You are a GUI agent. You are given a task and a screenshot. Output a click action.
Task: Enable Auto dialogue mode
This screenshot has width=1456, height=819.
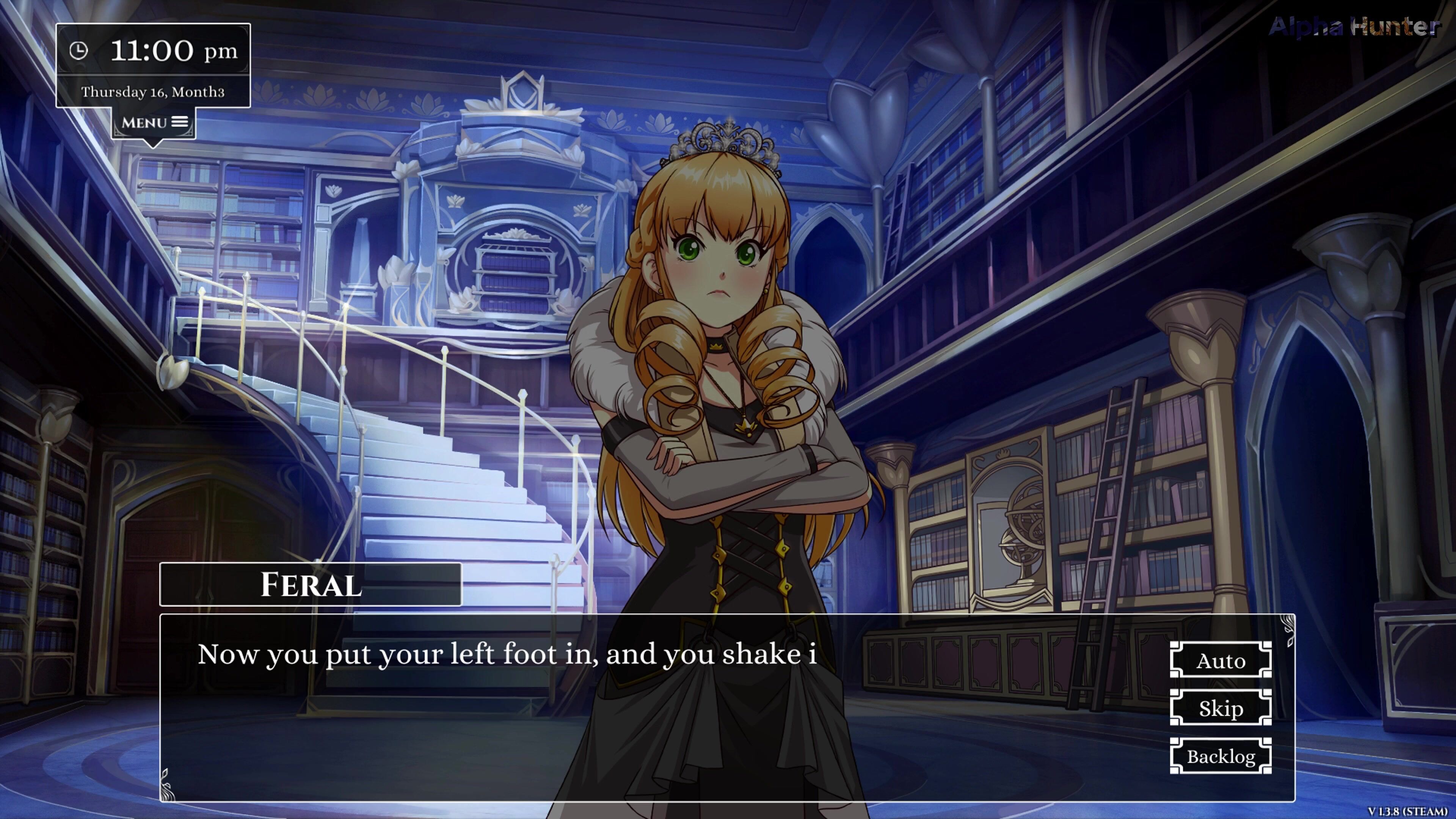(x=1220, y=660)
